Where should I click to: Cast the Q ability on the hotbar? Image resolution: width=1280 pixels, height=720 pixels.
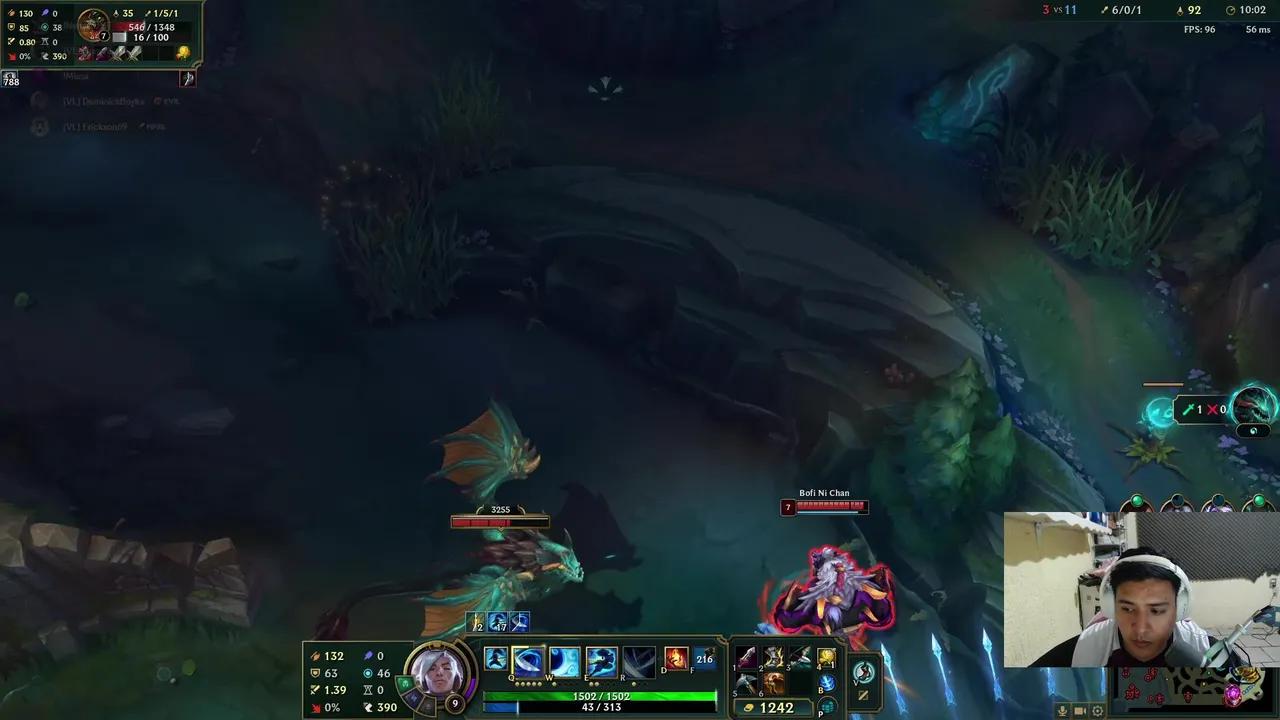527,659
